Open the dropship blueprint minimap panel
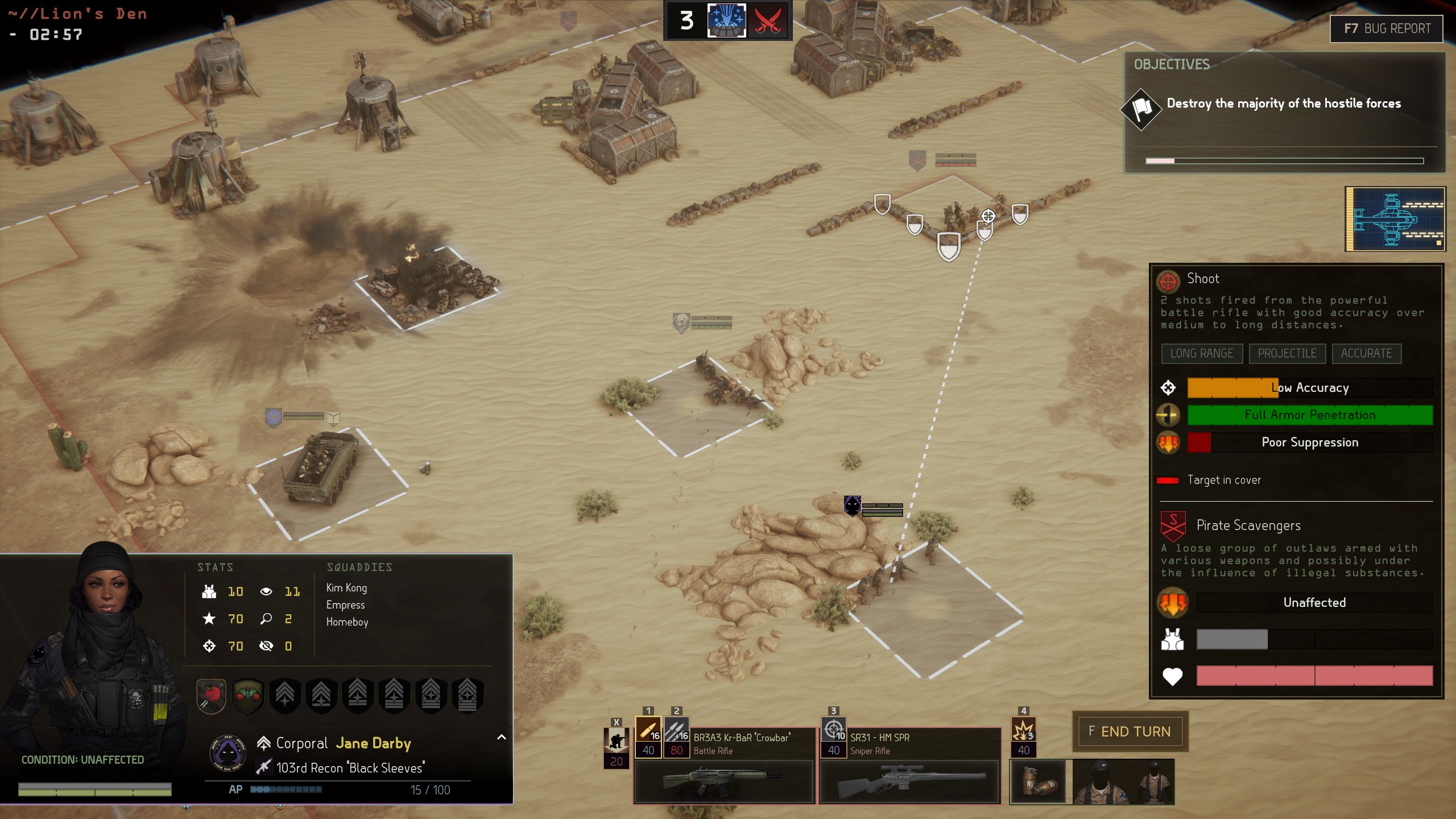This screenshot has width=1456, height=819. coord(1395,219)
